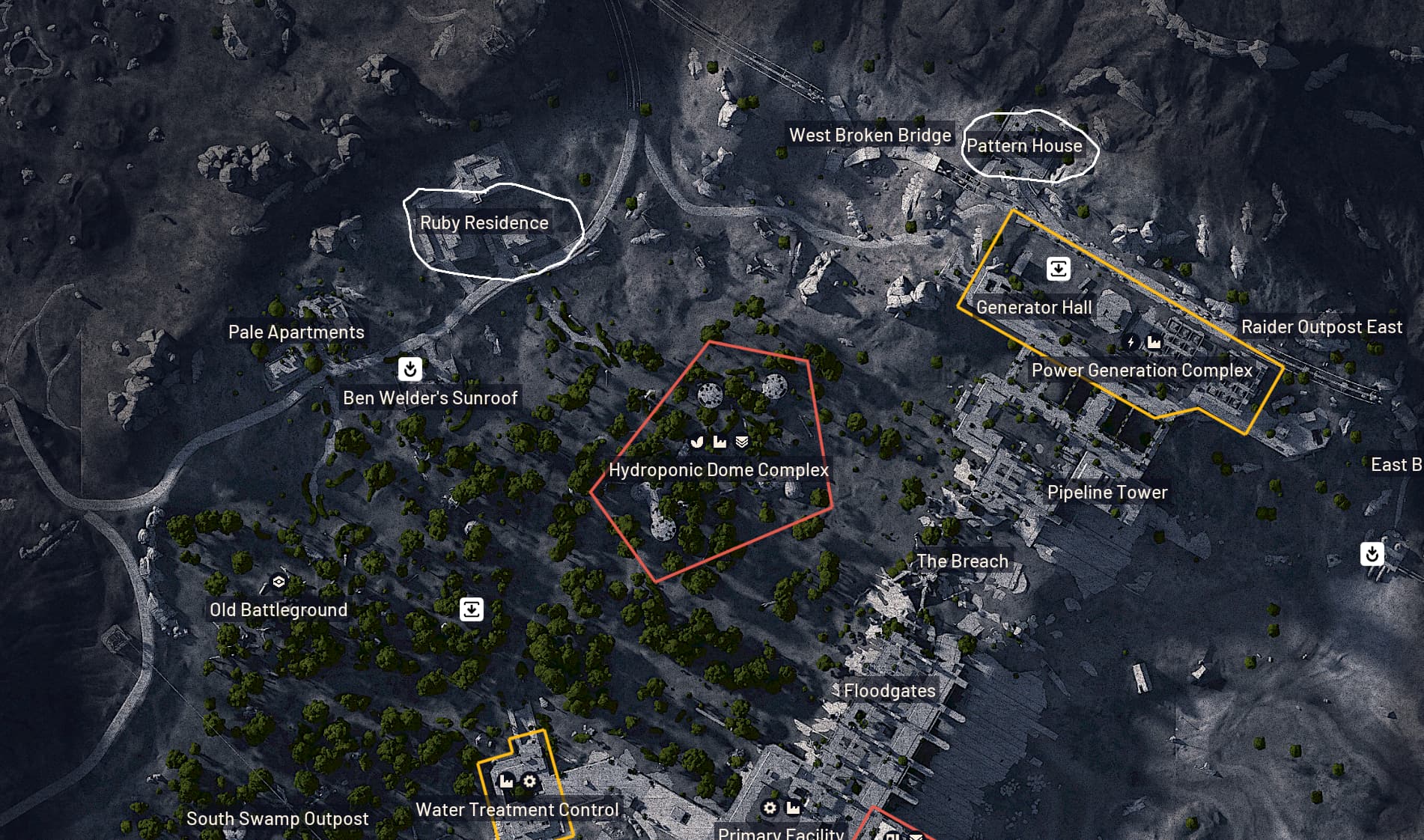The width and height of the screenshot is (1424, 840).
Task: Select the Primary Facility map label
Action: (x=780, y=833)
